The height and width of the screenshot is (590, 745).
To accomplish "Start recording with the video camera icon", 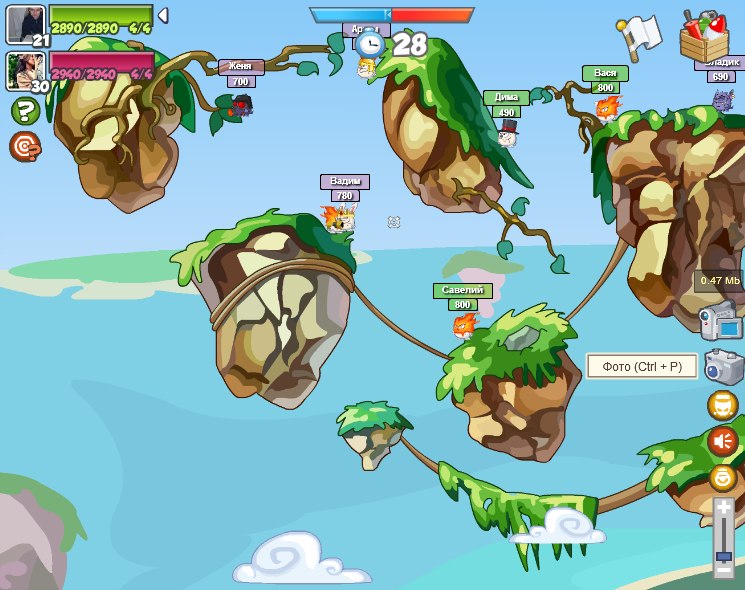I will pos(720,322).
